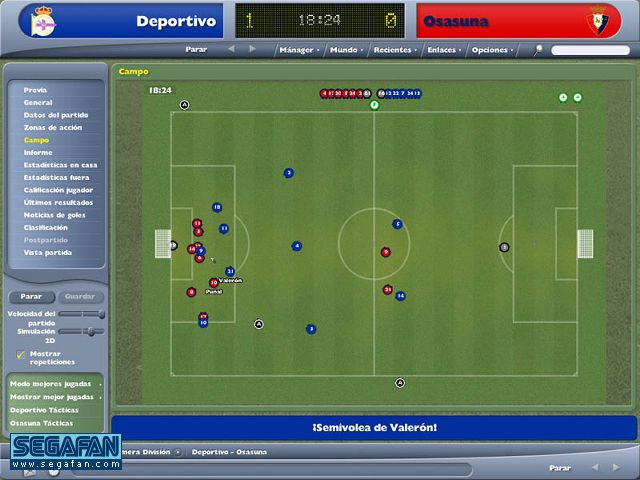Open the Recientes menu
This screenshot has width=640, height=480.
[x=392, y=49]
